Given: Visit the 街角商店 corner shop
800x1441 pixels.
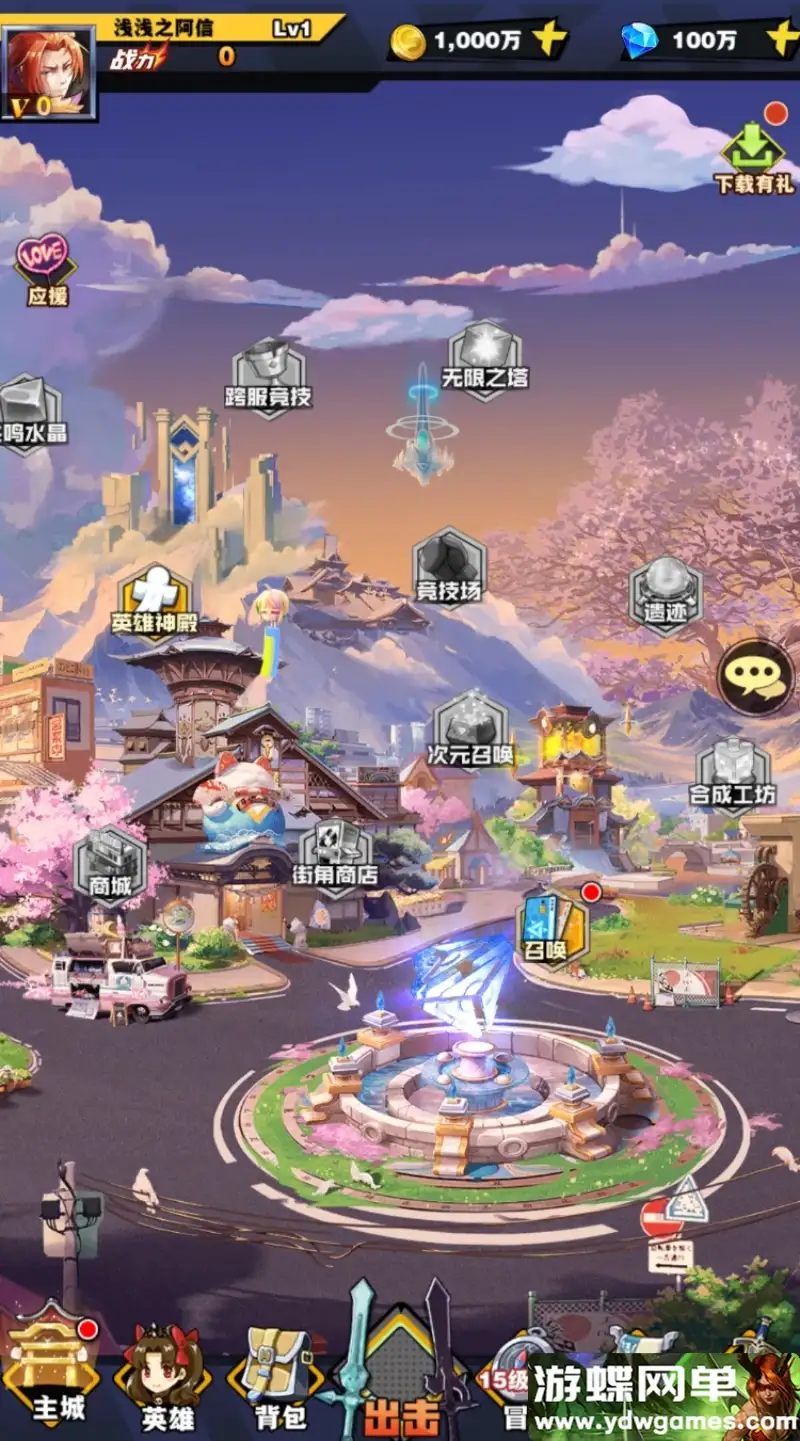Looking at the screenshot, I should (x=335, y=856).
